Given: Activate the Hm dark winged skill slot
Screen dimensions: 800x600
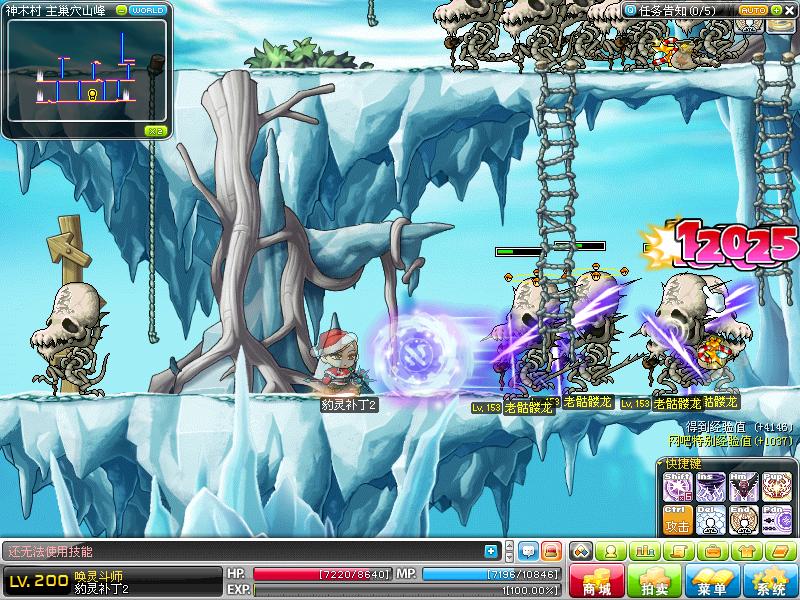Looking at the screenshot, I should [x=744, y=487].
